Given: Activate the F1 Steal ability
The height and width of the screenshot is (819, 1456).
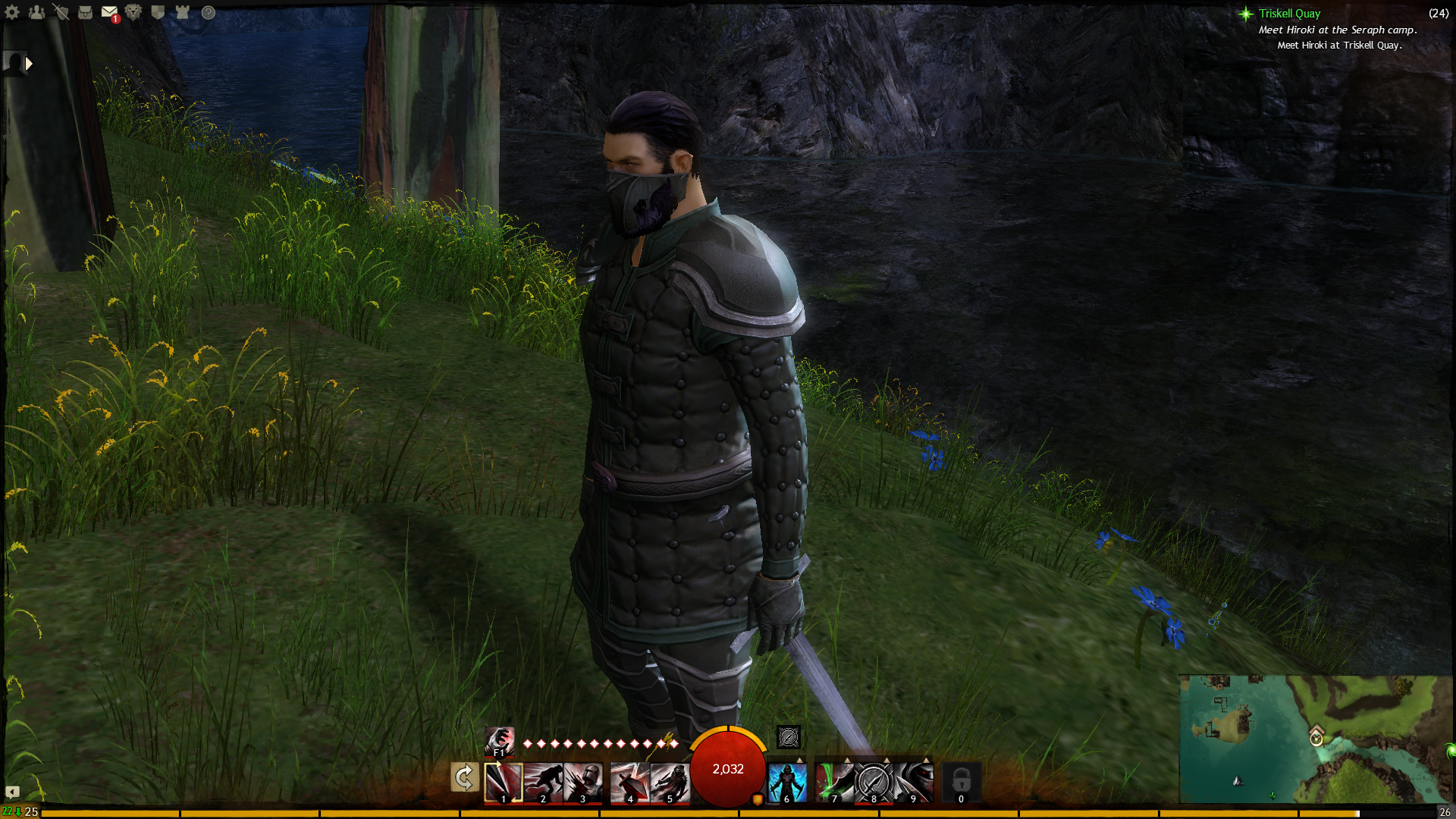Looking at the screenshot, I should [x=499, y=740].
